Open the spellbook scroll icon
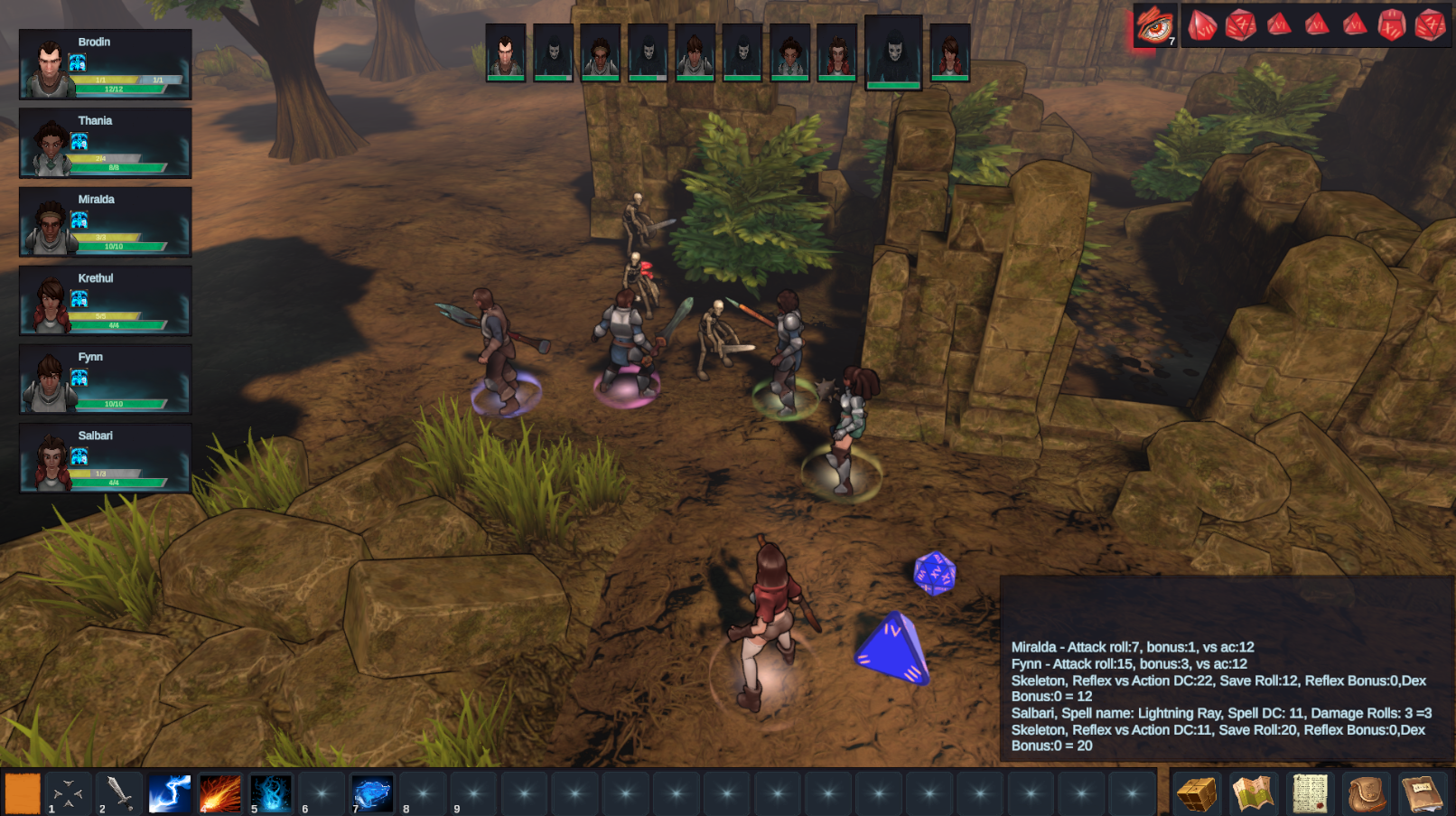Viewport: 1456px width, 816px height. 1308,791
